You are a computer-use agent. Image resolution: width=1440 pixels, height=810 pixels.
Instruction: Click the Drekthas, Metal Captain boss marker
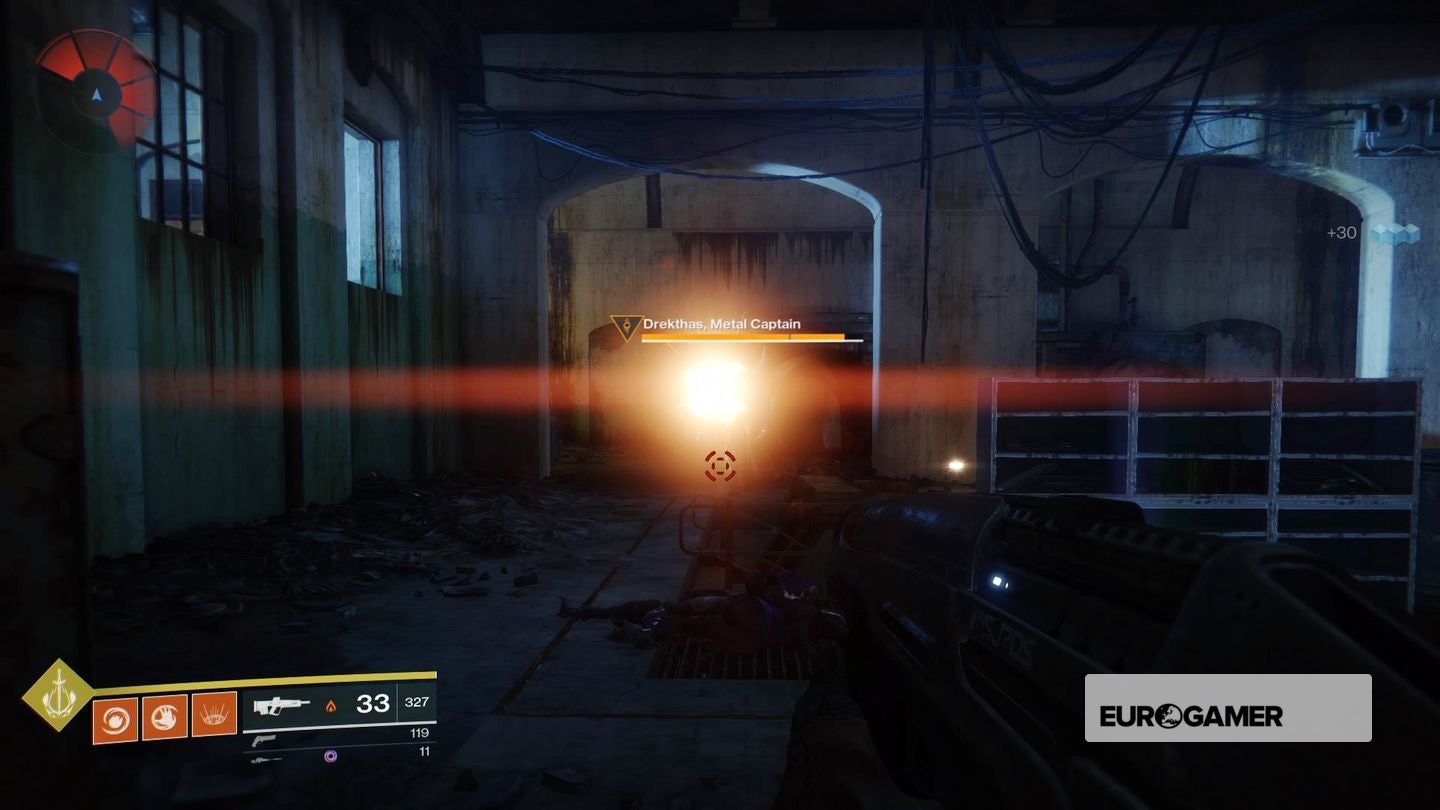[x=627, y=327]
